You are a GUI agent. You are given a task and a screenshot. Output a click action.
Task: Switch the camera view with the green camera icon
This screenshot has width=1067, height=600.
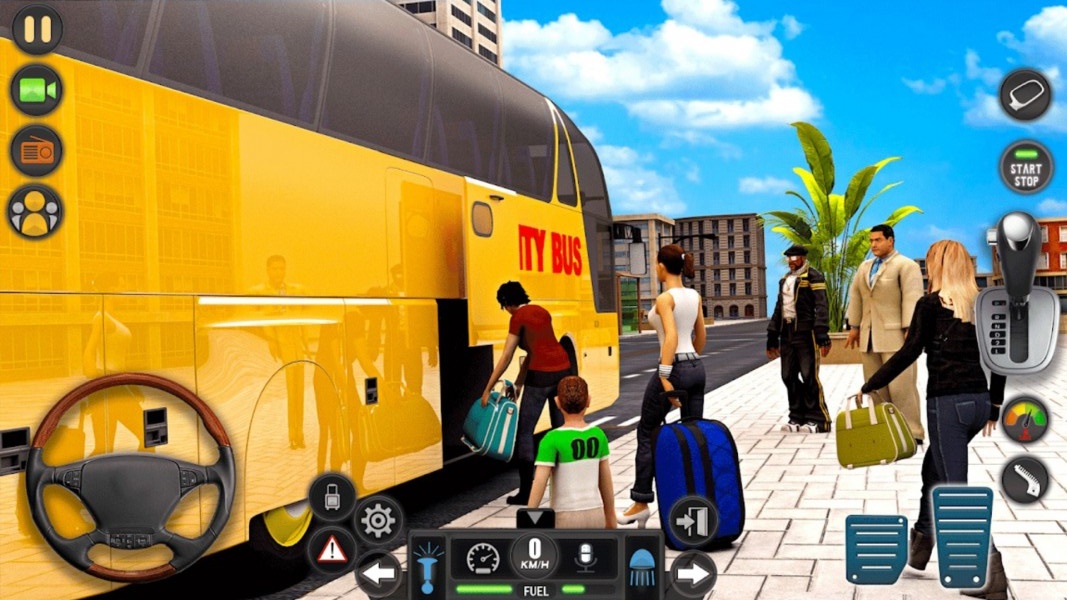click(x=36, y=90)
